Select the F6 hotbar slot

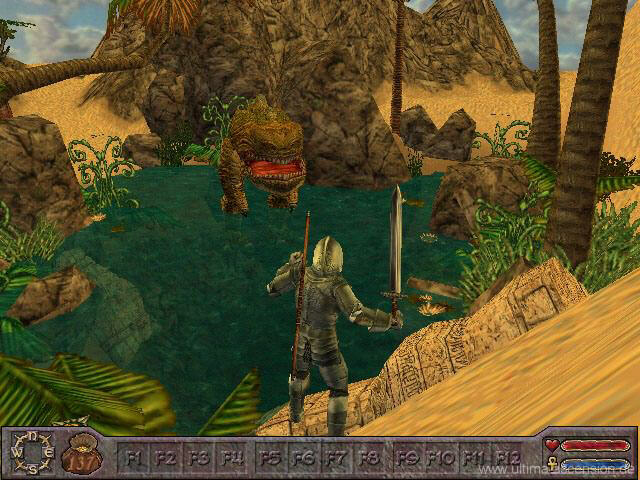(x=304, y=457)
